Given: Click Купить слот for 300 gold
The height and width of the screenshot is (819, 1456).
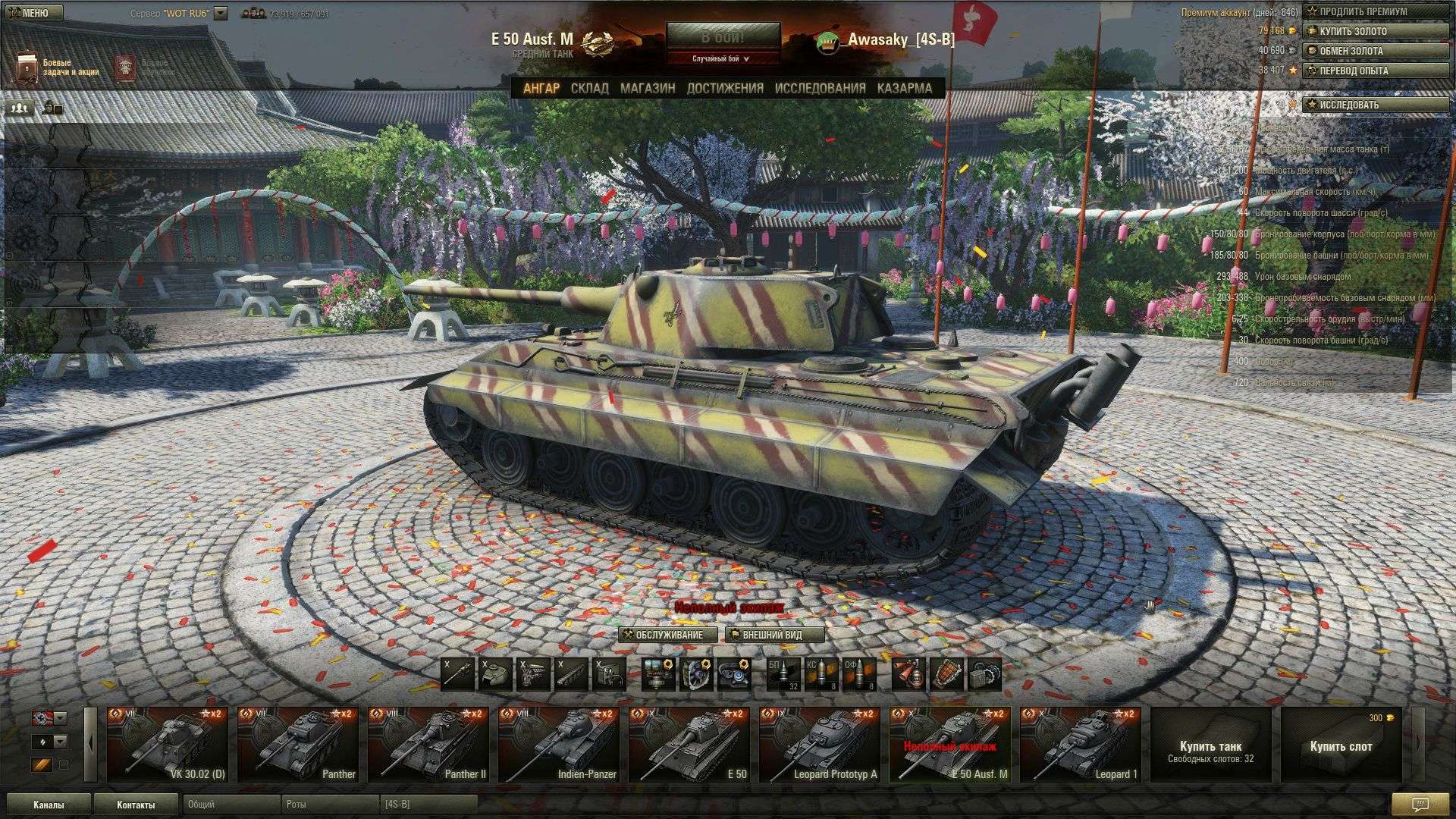Looking at the screenshot, I should (x=1341, y=745).
